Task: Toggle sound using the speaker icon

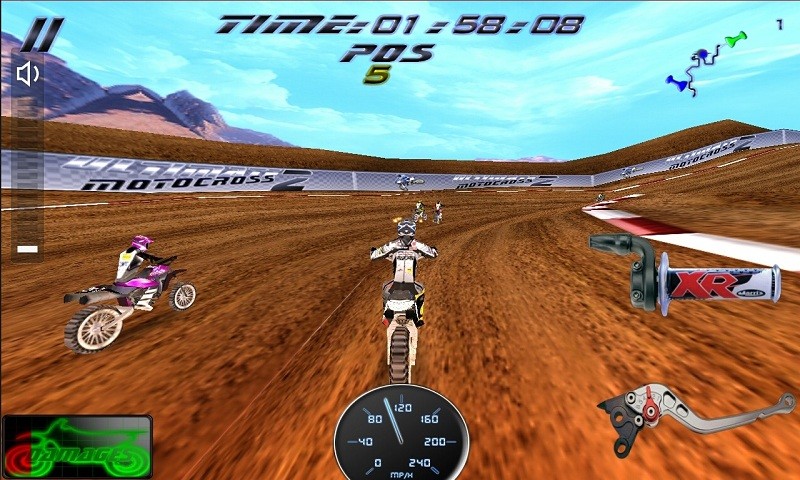Action: tap(28, 73)
